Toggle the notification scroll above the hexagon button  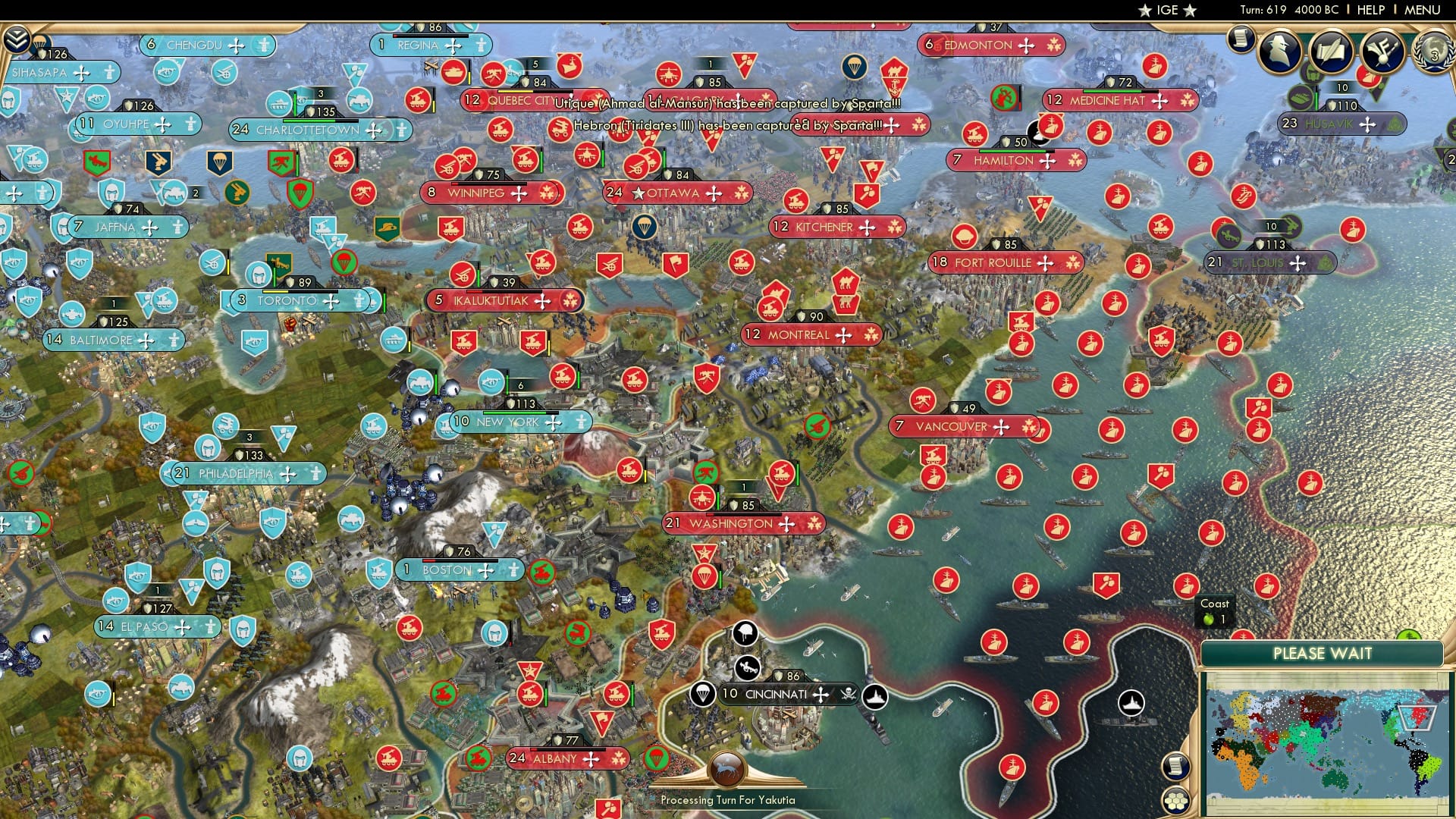pos(1178,766)
